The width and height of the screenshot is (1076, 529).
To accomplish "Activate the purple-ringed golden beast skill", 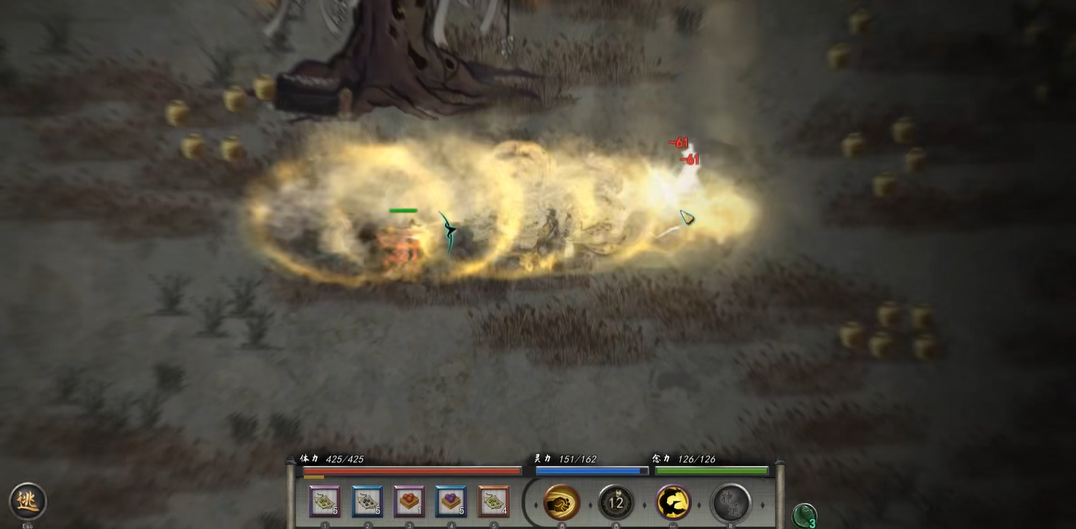I will 673,502.
